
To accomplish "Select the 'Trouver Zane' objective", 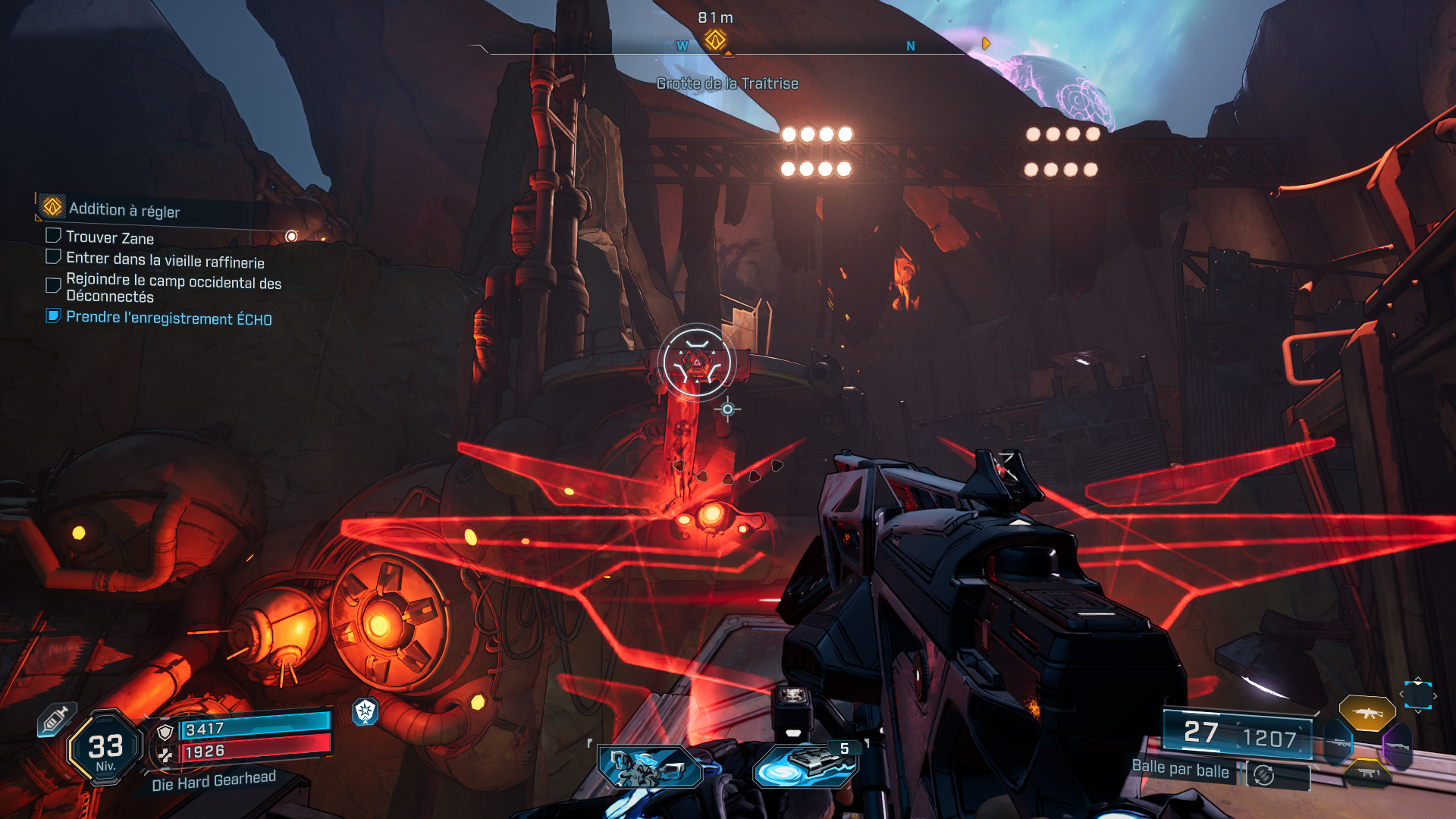I will click(110, 237).
